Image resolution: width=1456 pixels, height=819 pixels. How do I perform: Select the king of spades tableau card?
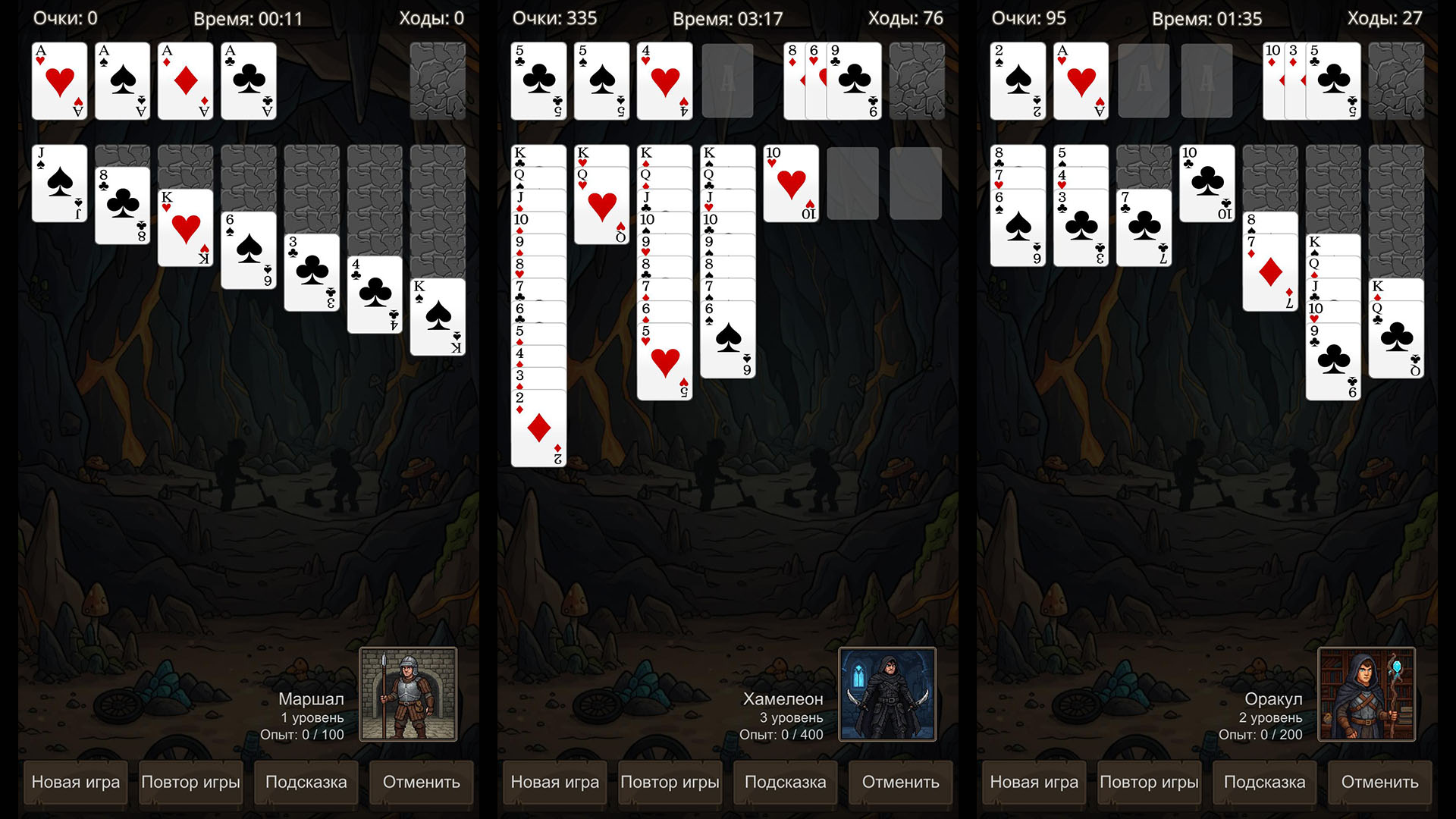coord(438,318)
